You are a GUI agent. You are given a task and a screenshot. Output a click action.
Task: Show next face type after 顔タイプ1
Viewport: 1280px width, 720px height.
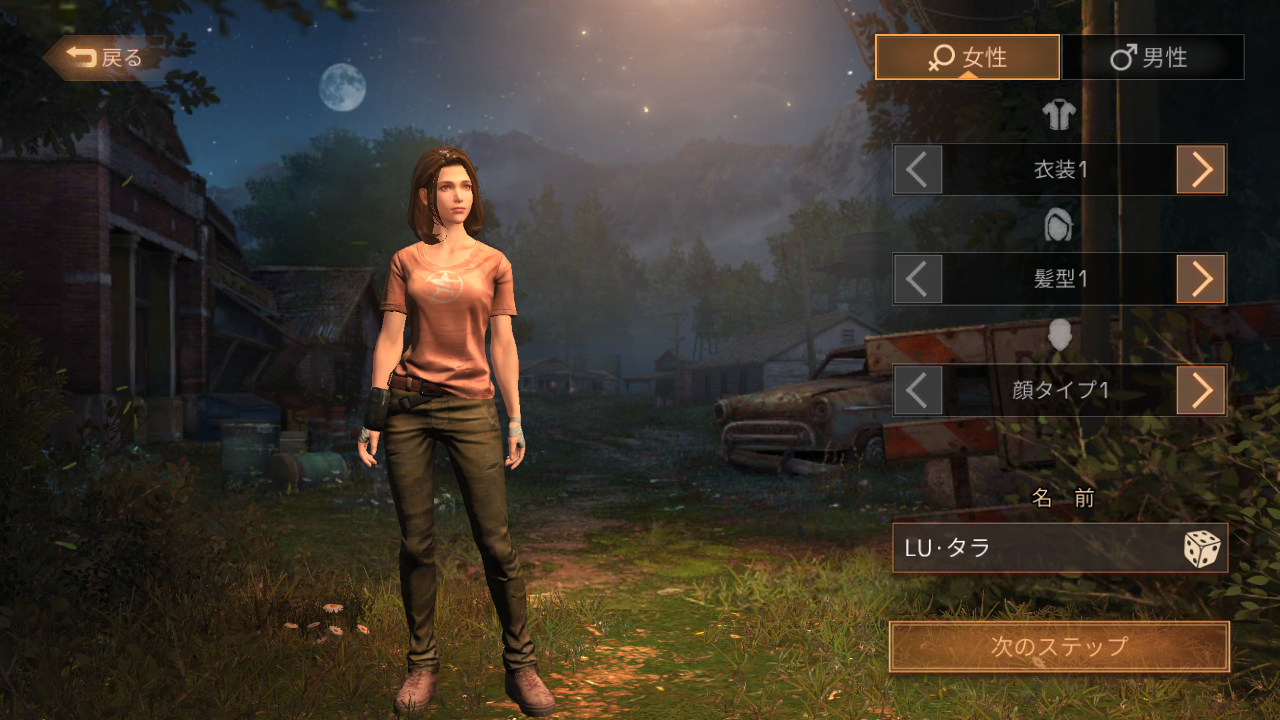pyautogui.click(x=1201, y=389)
